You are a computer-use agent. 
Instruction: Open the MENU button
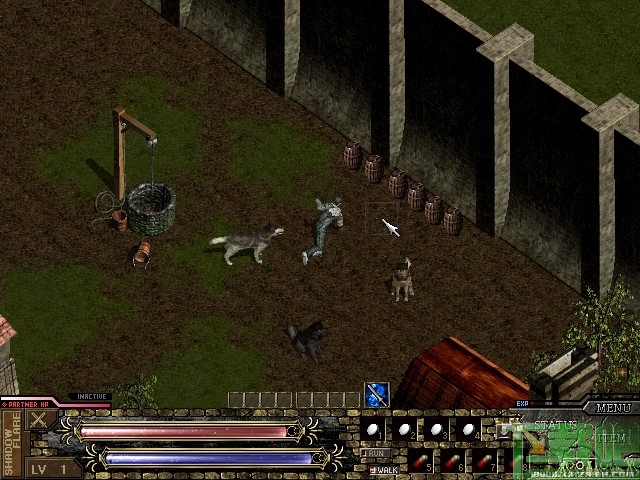tap(613, 408)
